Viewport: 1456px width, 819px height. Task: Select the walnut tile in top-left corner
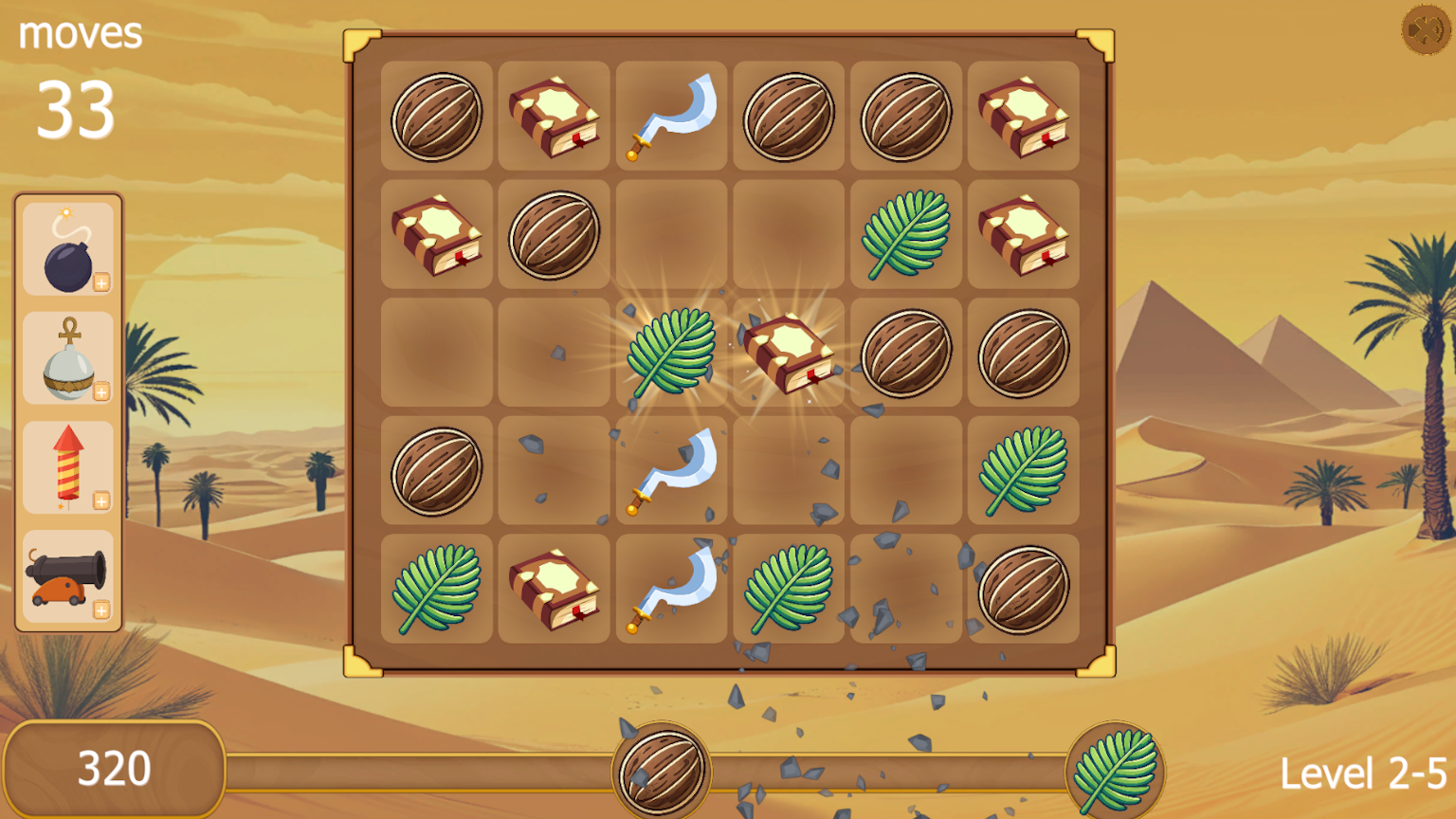[x=436, y=117]
